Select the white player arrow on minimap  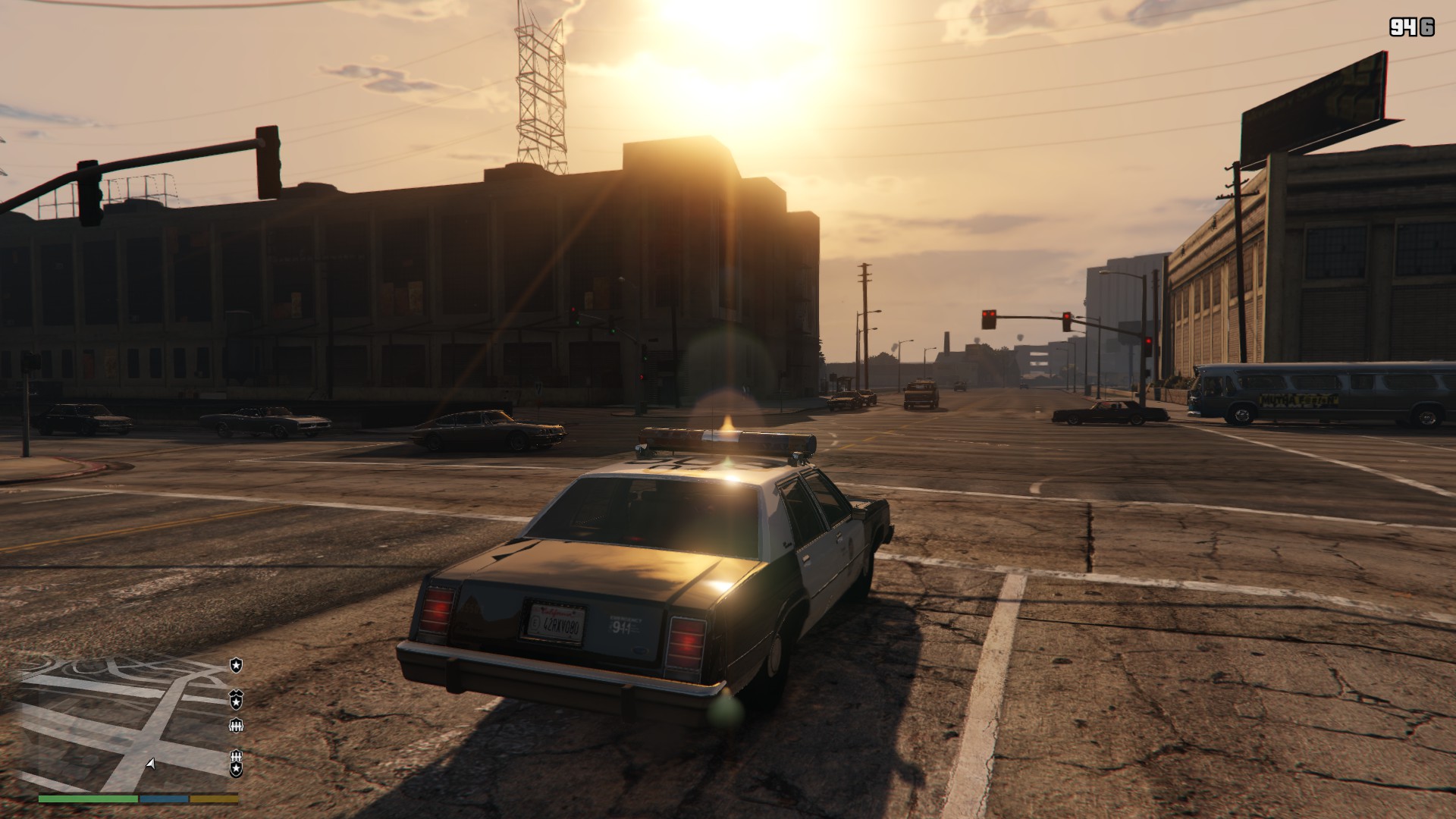pos(151,764)
